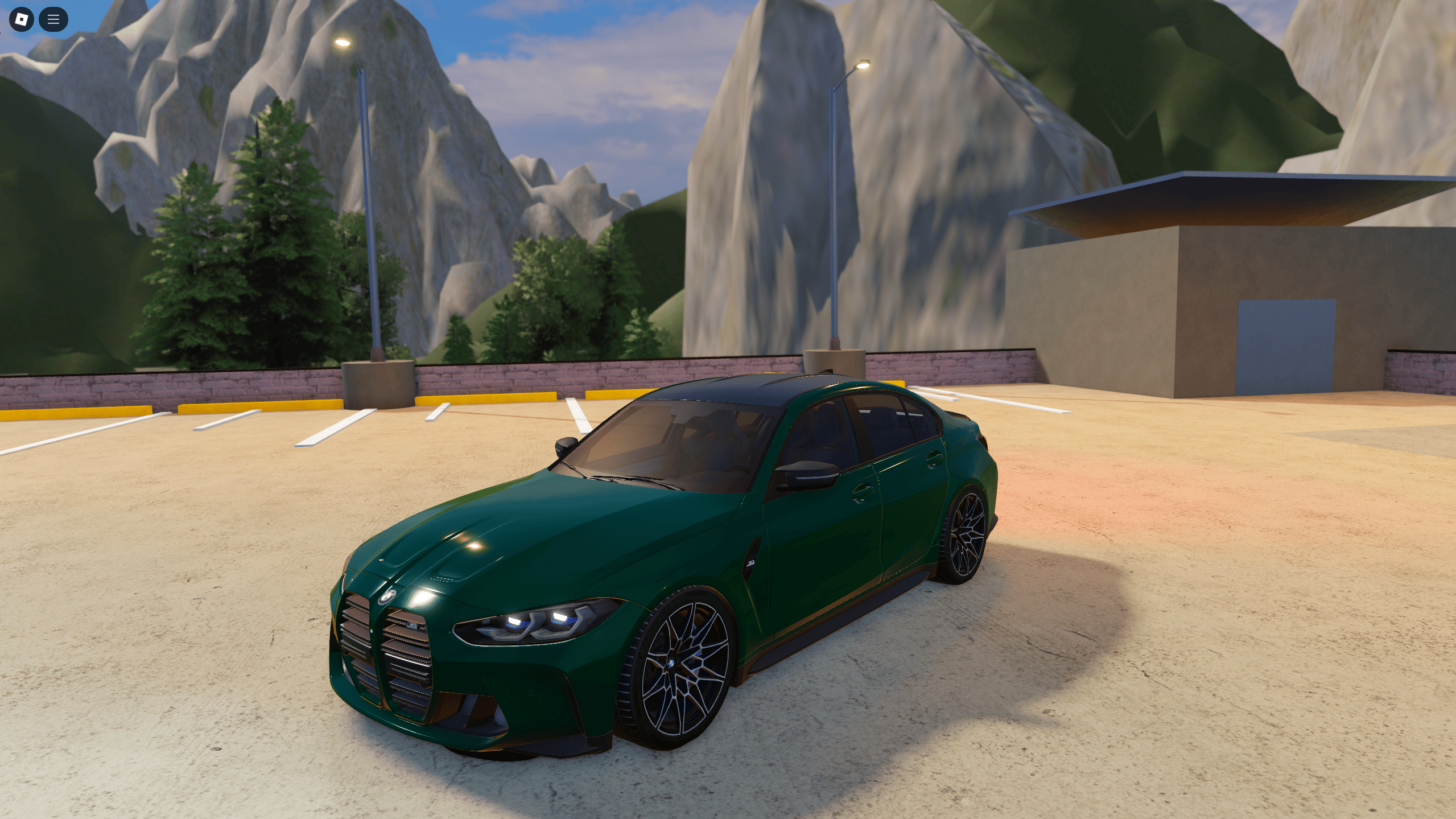The image size is (1456, 819).
Task: Open the hamburger menu for game settings
Action: click(x=53, y=19)
